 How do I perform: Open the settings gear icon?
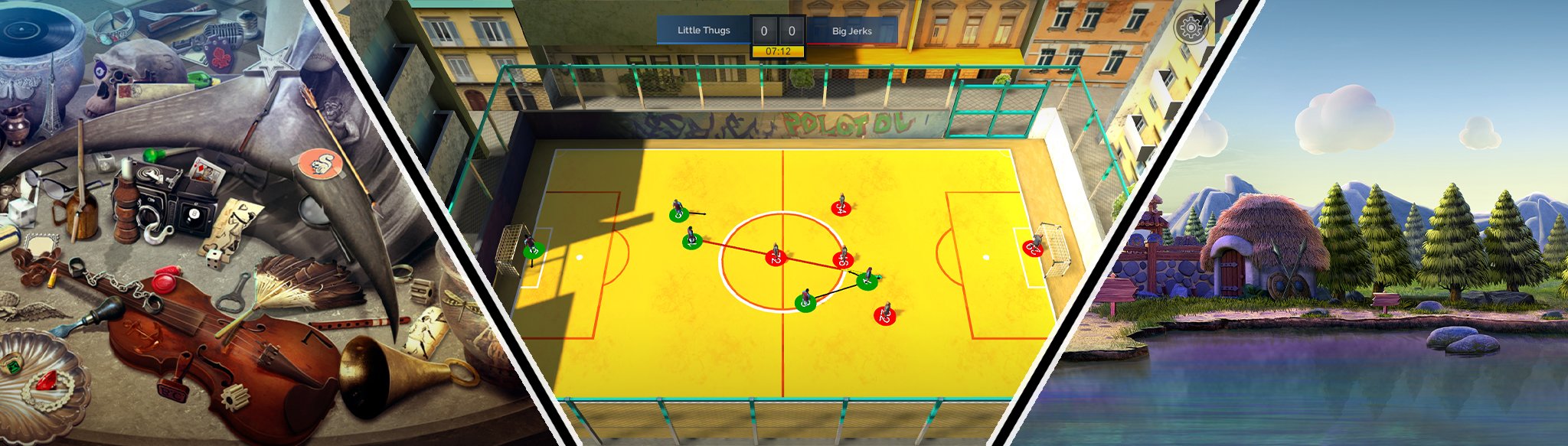[x=1190, y=28]
